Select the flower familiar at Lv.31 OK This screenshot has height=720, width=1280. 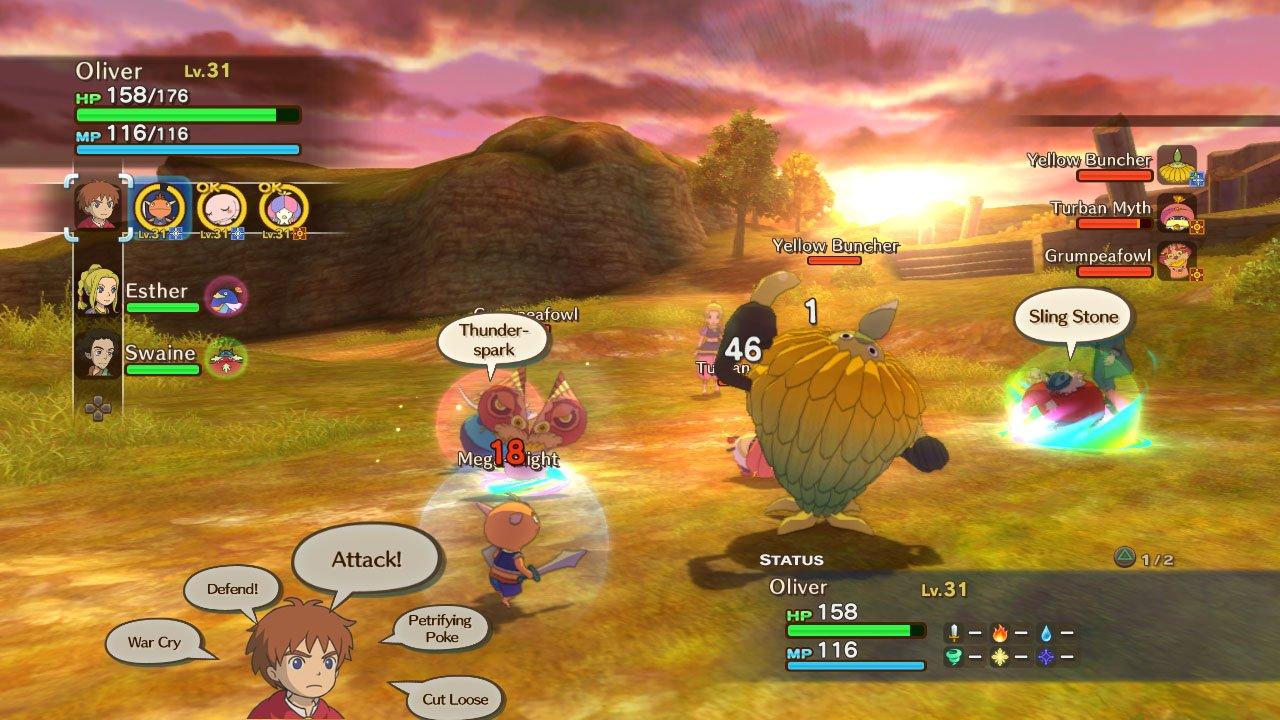(283, 207)
